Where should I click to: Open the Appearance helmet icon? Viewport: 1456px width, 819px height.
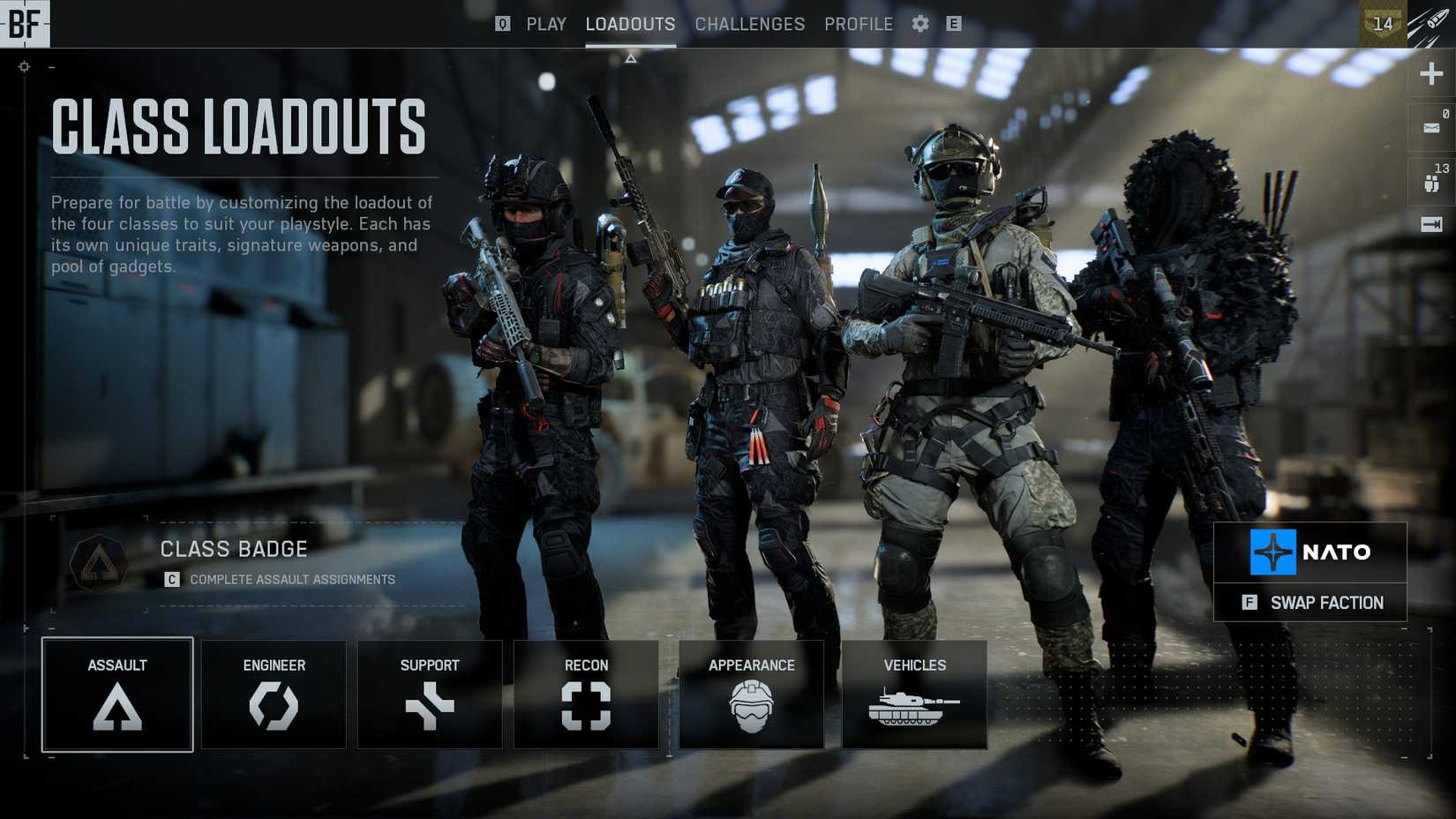tap(751, 706)
